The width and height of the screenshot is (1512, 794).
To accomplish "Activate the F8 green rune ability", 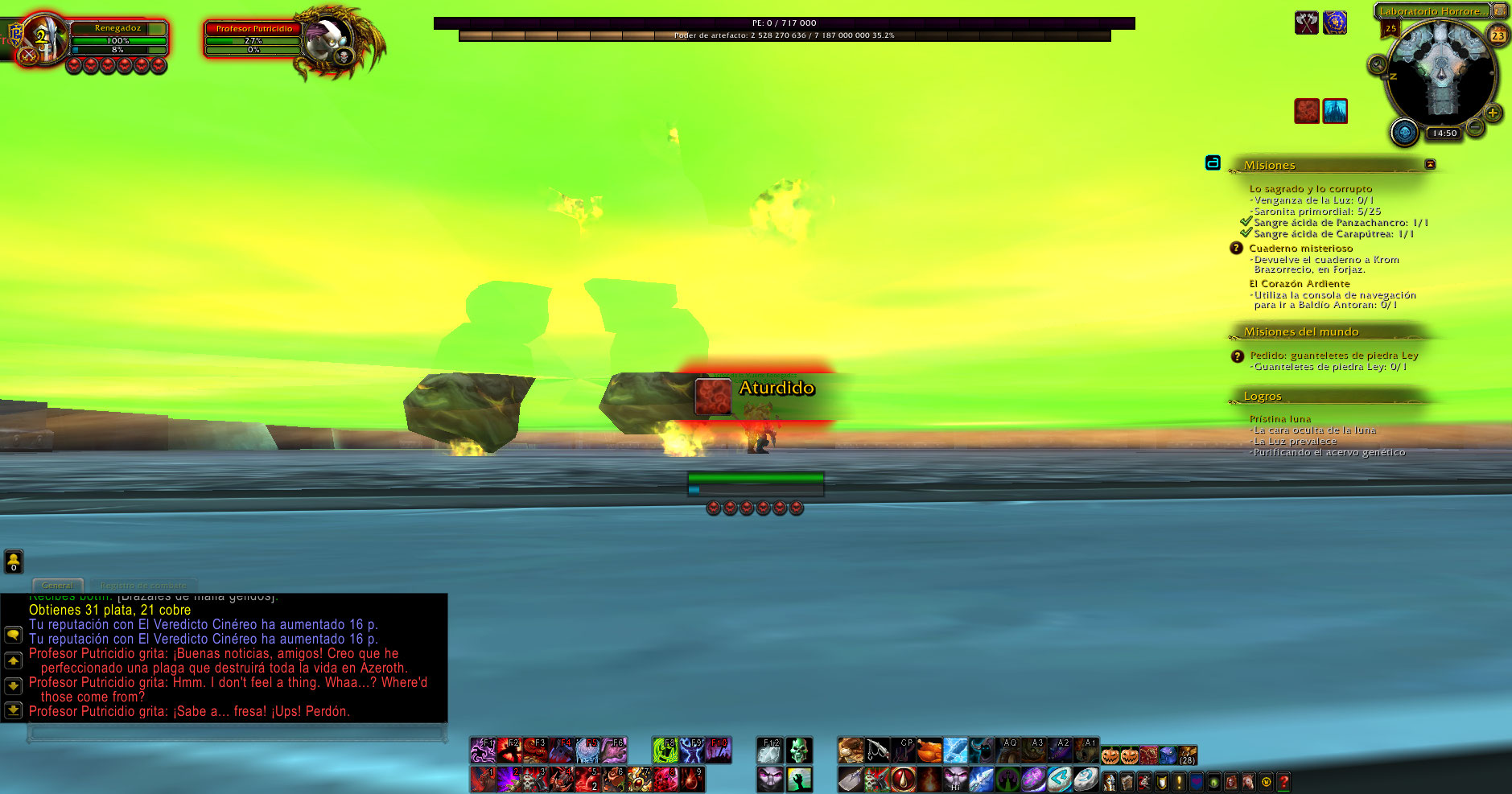I will click(665, 751).
